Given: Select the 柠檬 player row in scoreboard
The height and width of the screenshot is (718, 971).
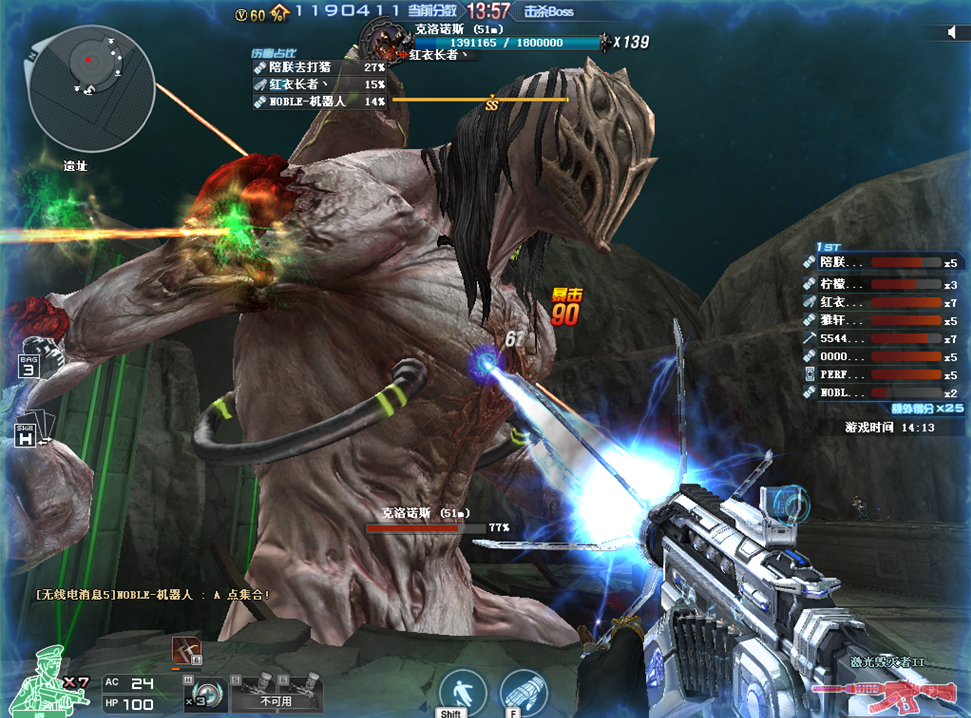Looking at the screenshot, I should [880, 284].
